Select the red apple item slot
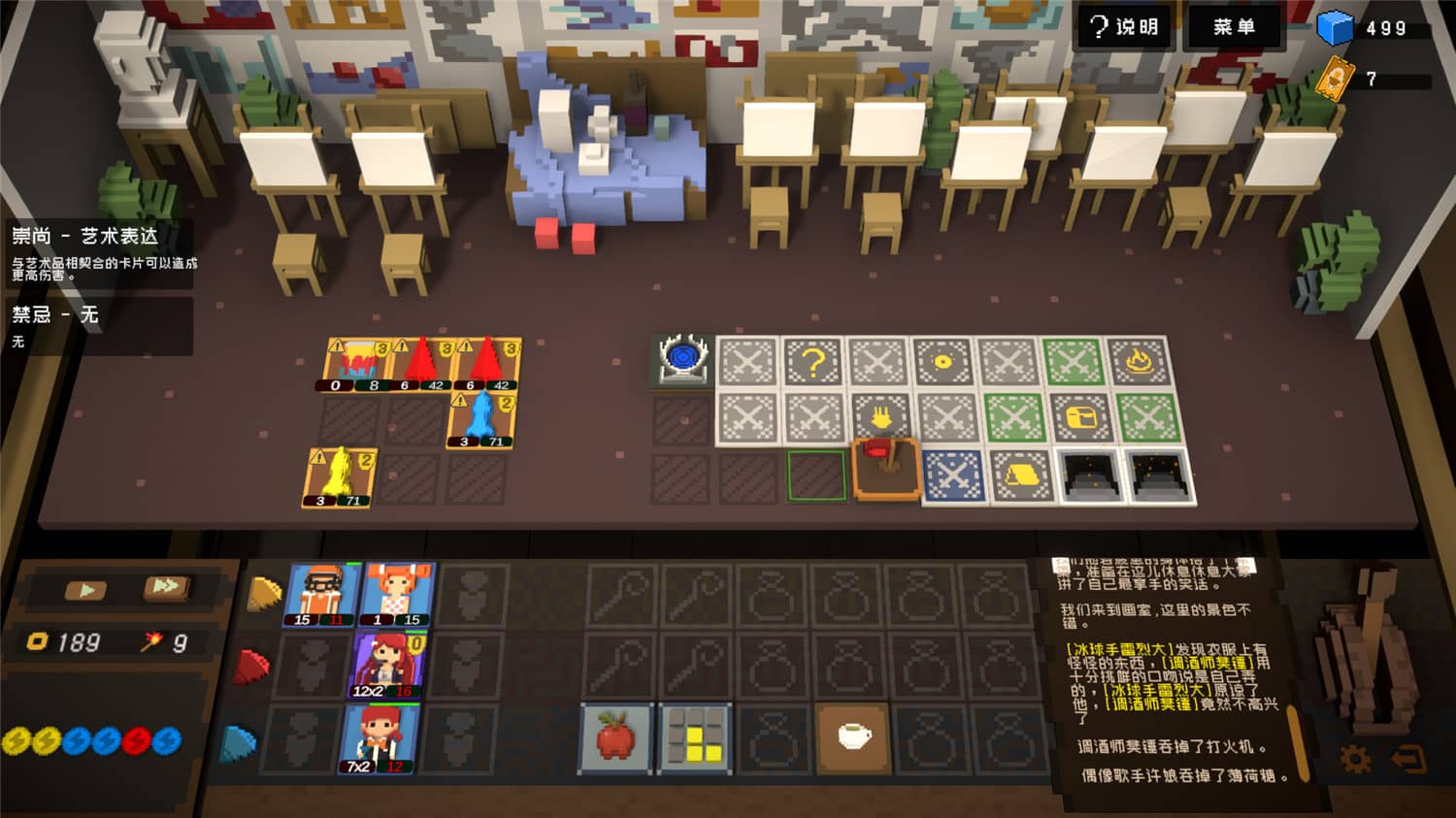Viewport: 1456px width, 818px height. click(x=615, y=738)
